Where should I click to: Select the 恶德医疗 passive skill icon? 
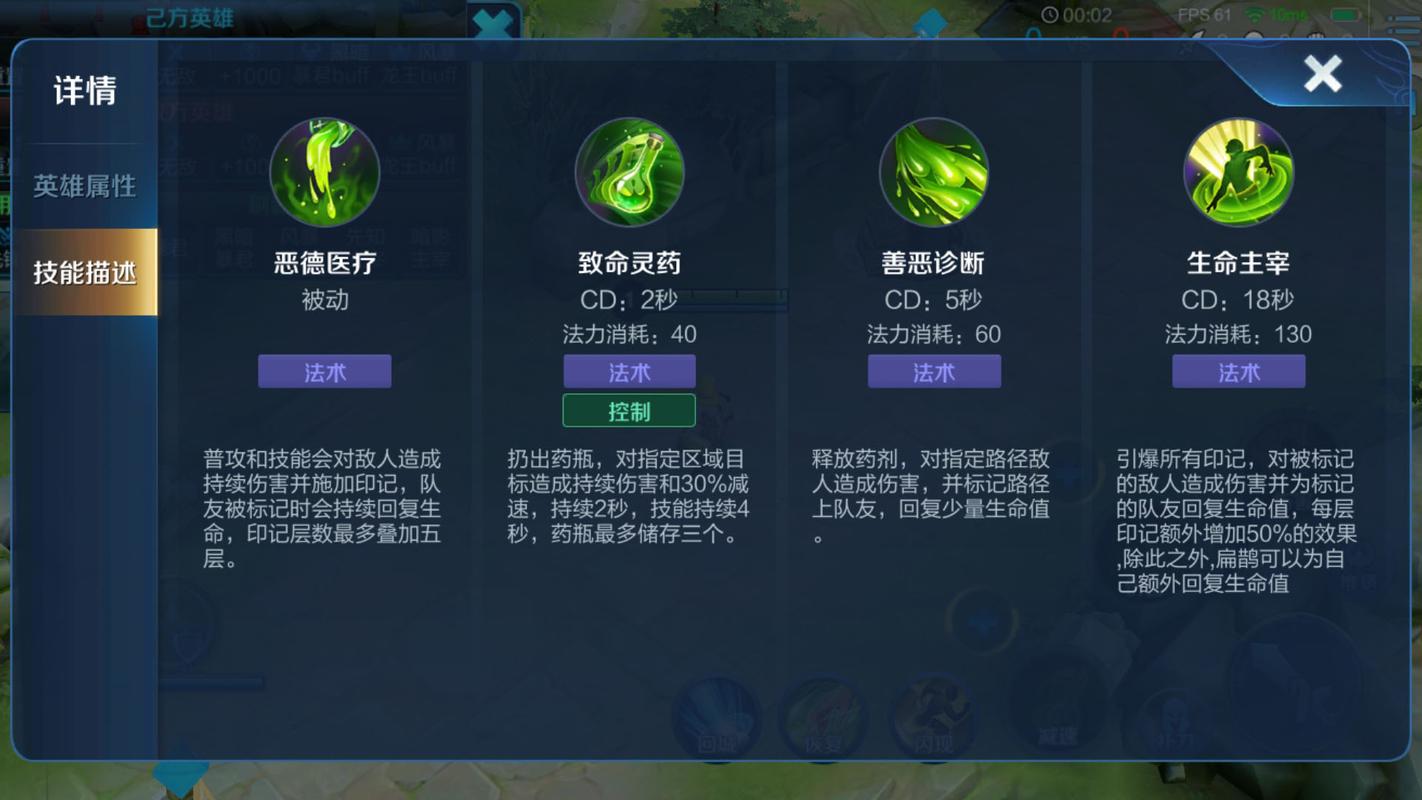click(324, 172)
